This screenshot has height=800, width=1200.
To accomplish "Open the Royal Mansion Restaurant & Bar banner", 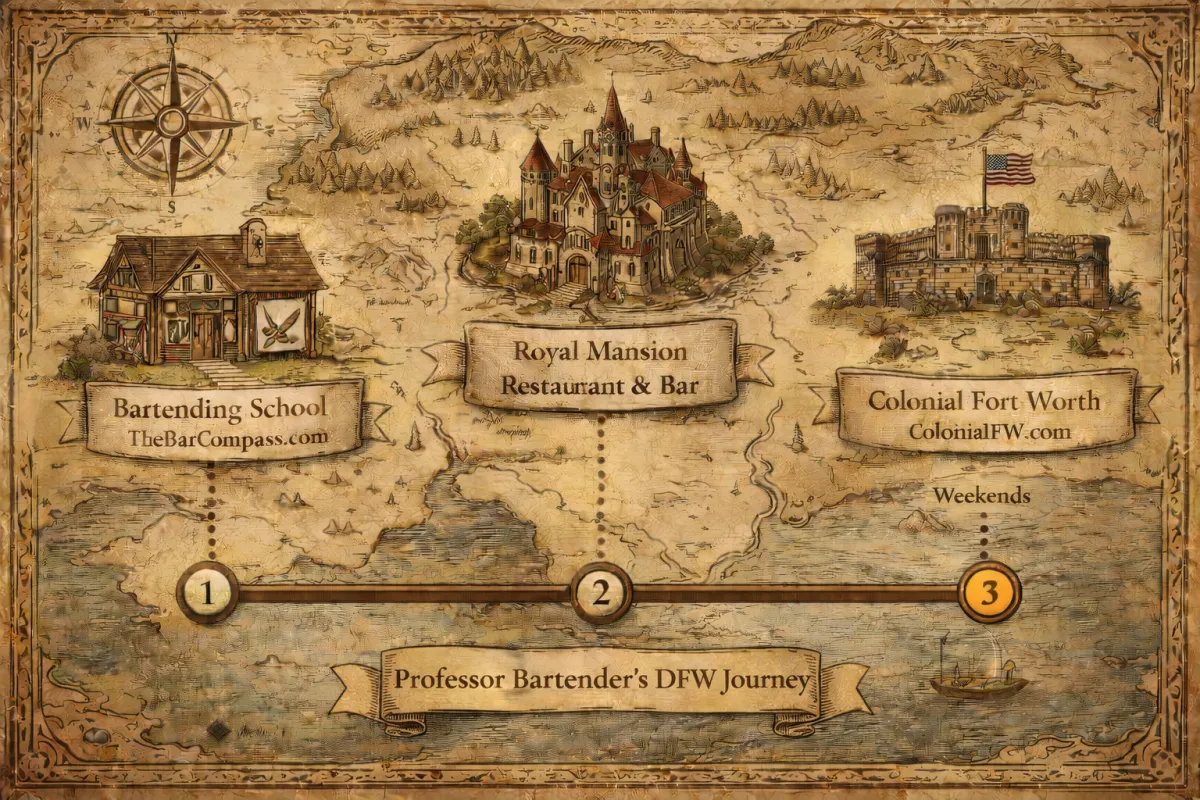I will [x=600, y=365].
